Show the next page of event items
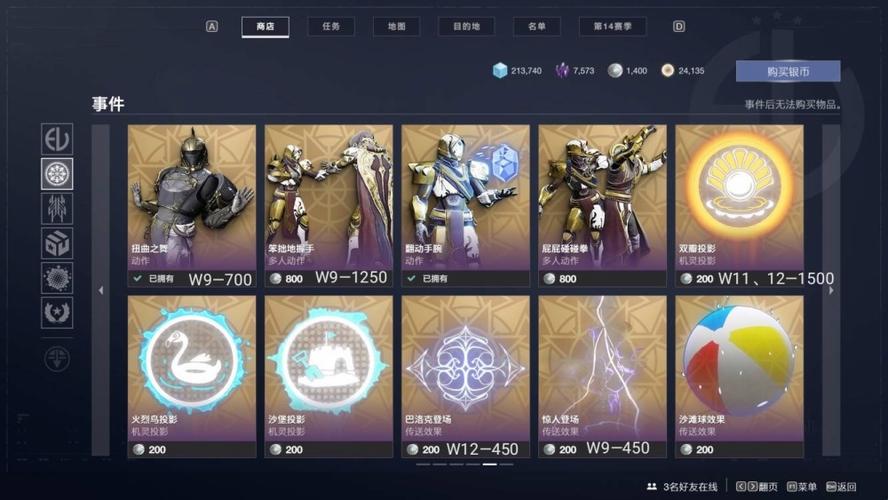 coord(830,291)
